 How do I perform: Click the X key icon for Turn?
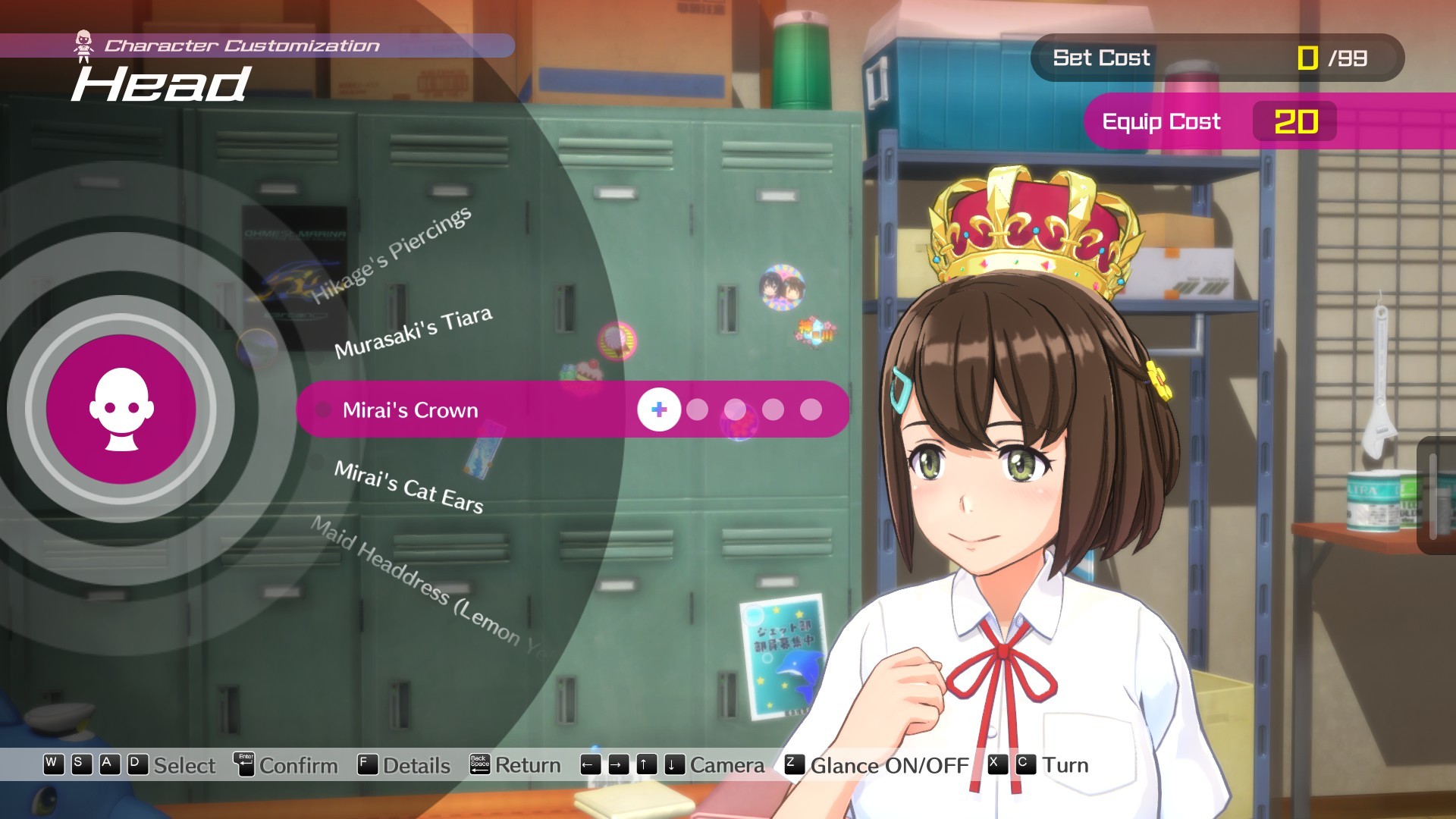[x=995, y=765]
